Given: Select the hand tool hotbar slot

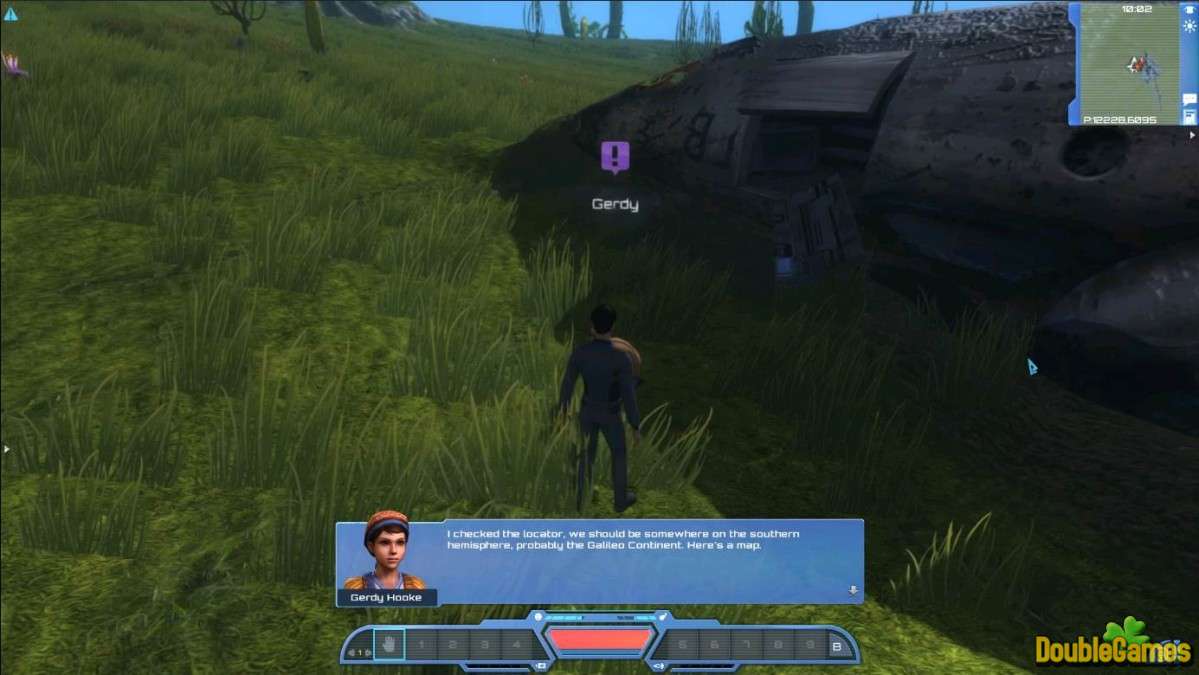Looking at the screenshot, I should (x=389, y=644).
